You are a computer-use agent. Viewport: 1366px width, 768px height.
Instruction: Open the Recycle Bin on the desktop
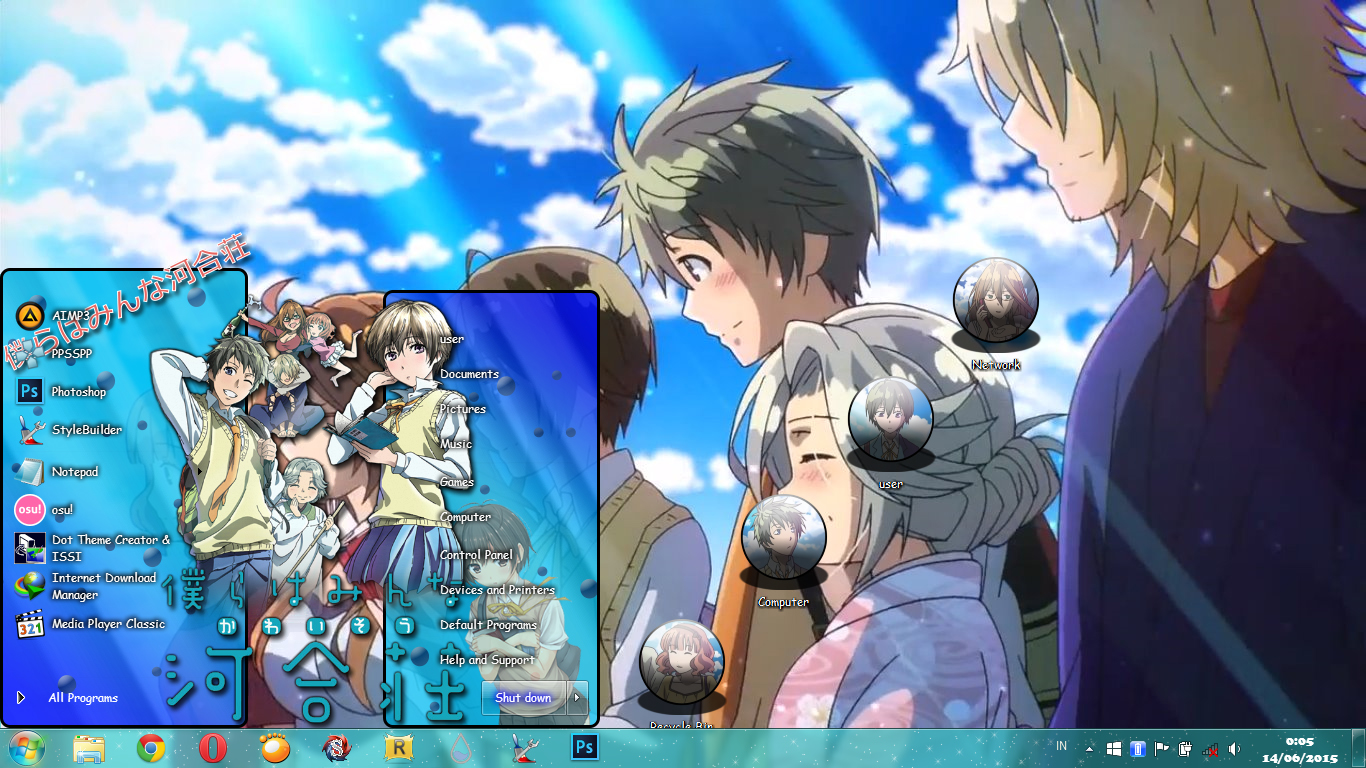pyautogui.click(x=683, y=662)
